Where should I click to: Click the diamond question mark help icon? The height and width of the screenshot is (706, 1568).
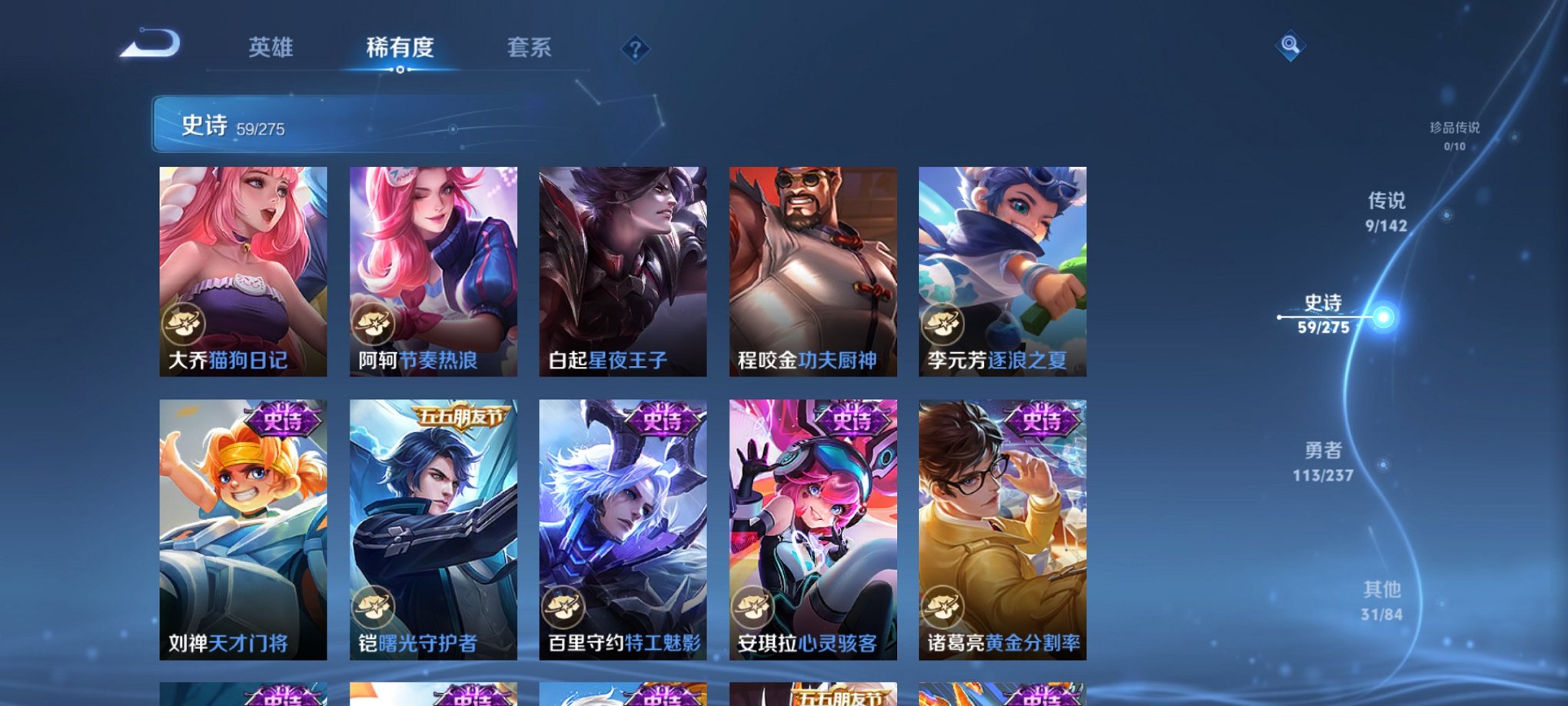635,49
